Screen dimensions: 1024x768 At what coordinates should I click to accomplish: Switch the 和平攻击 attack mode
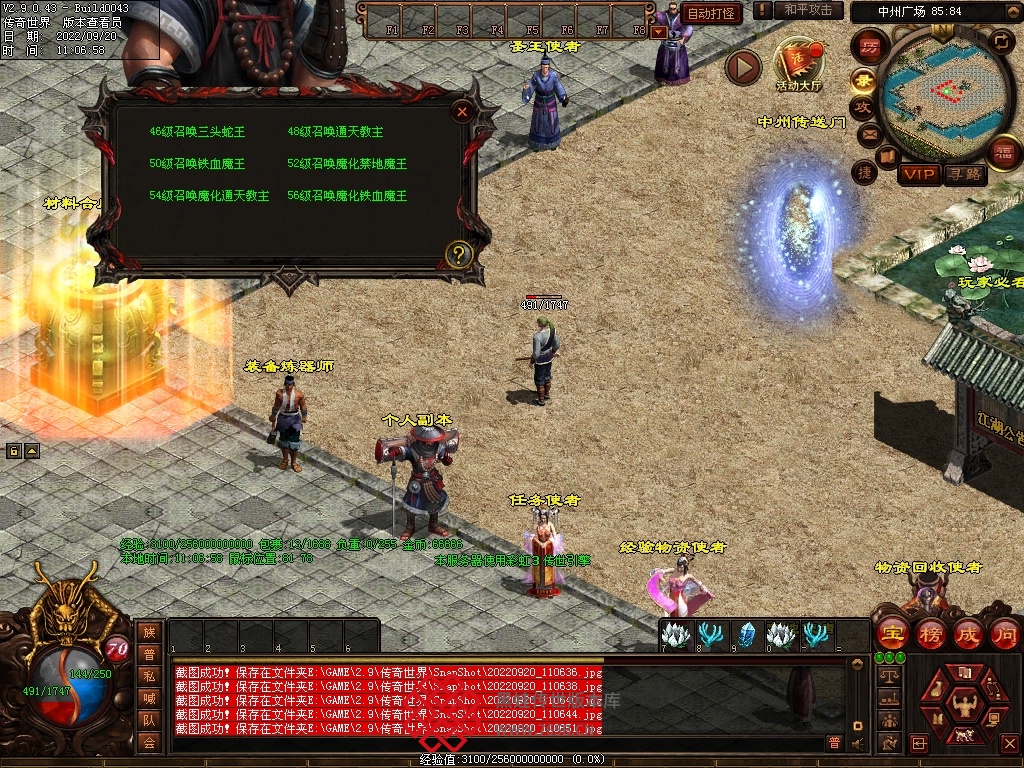tap(808, 10)
